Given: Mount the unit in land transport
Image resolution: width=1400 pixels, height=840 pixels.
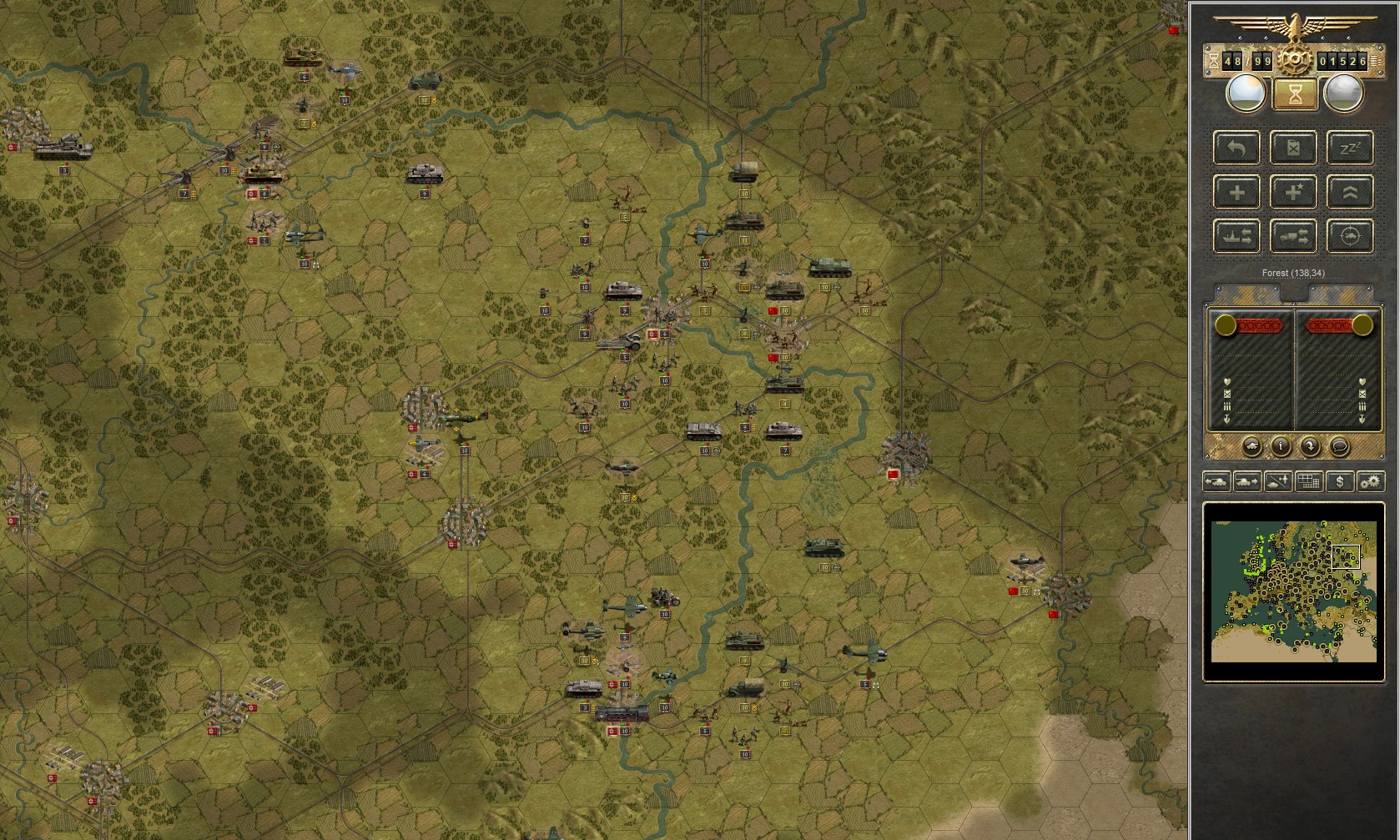Looking at the screenshot, I should tap(1293, 236).
